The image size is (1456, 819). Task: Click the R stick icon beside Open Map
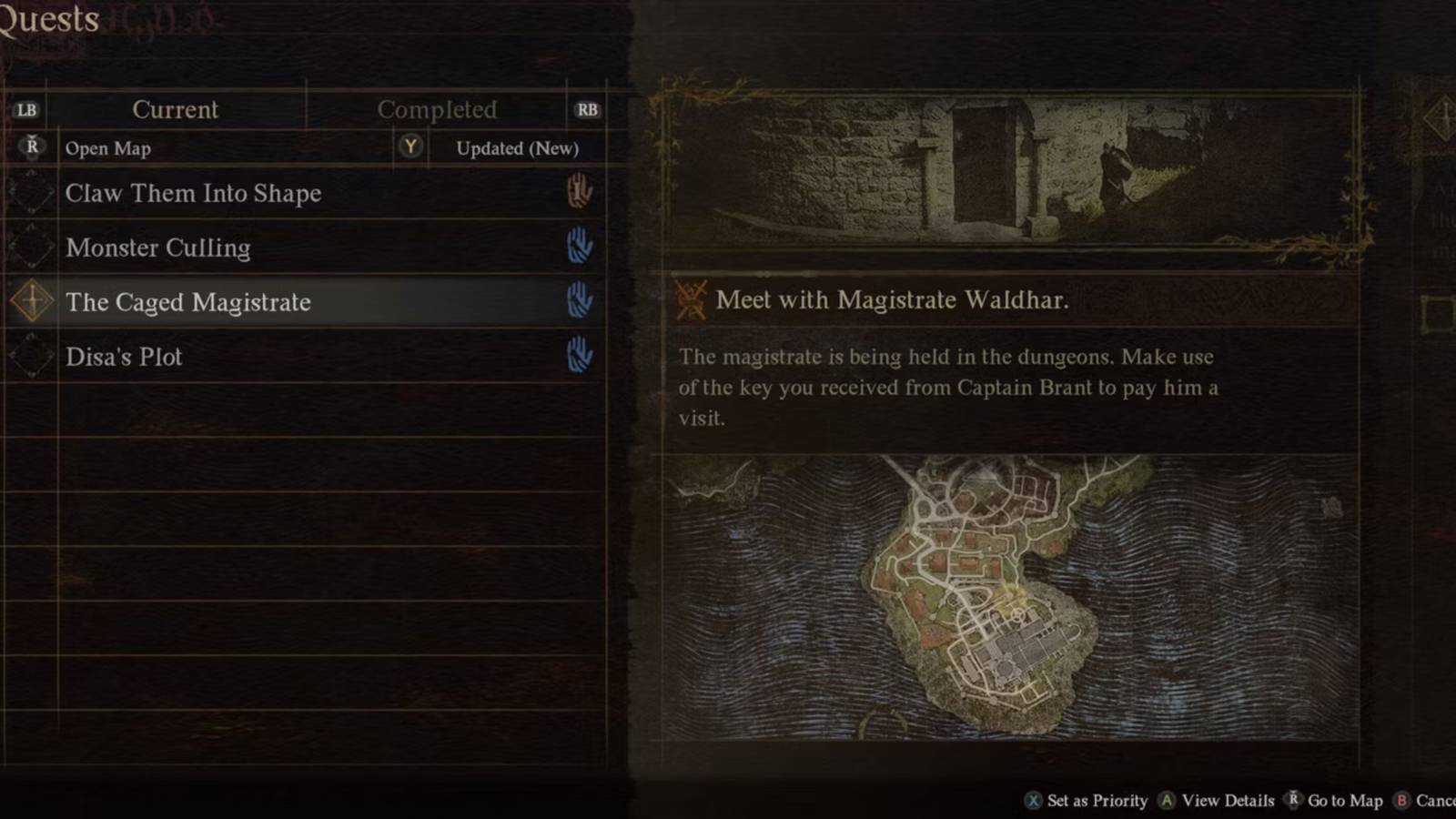pos(30,147)
